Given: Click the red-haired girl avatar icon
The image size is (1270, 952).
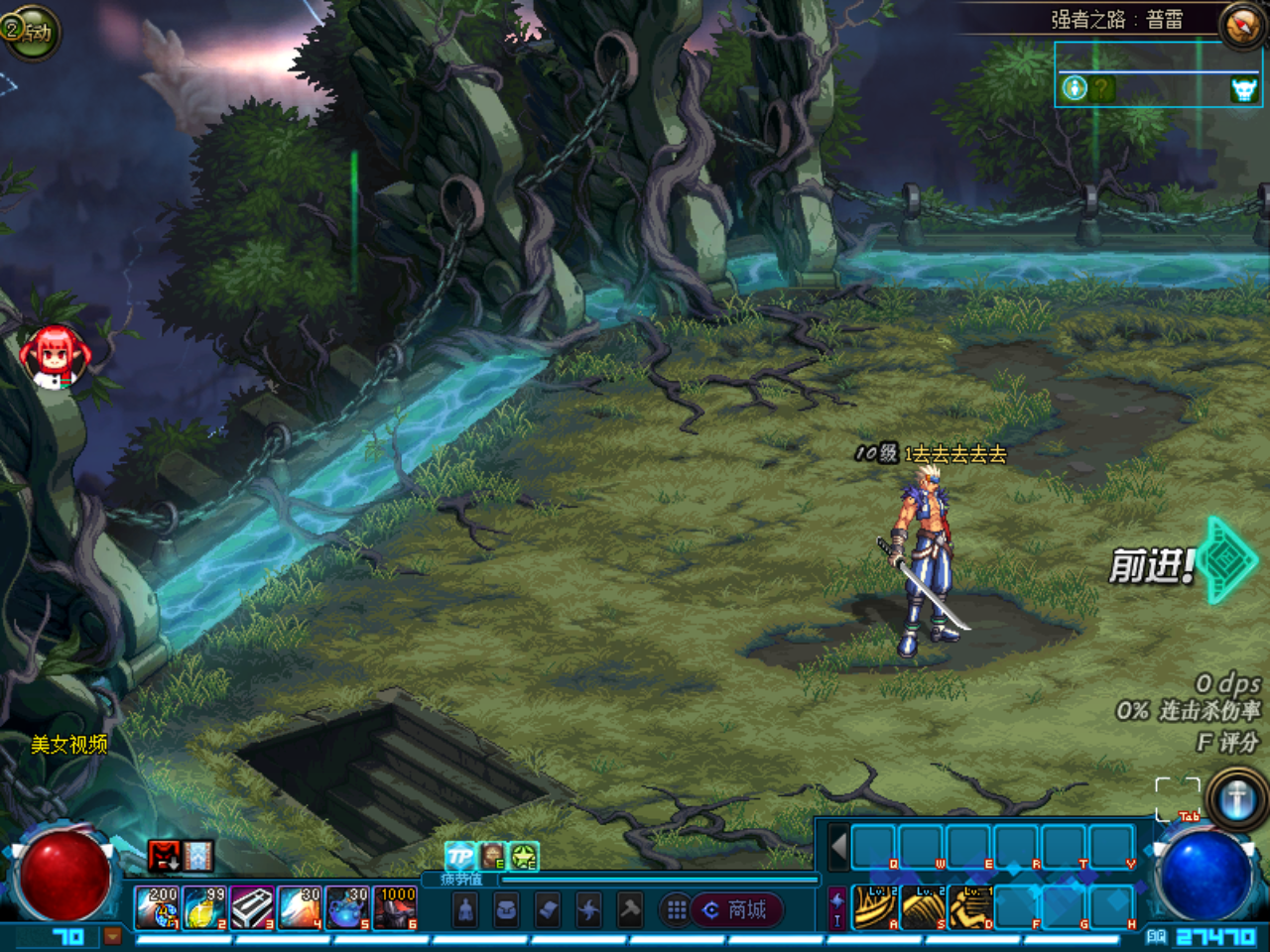Looking at the screenshot, I should click(x=54, y=354).
